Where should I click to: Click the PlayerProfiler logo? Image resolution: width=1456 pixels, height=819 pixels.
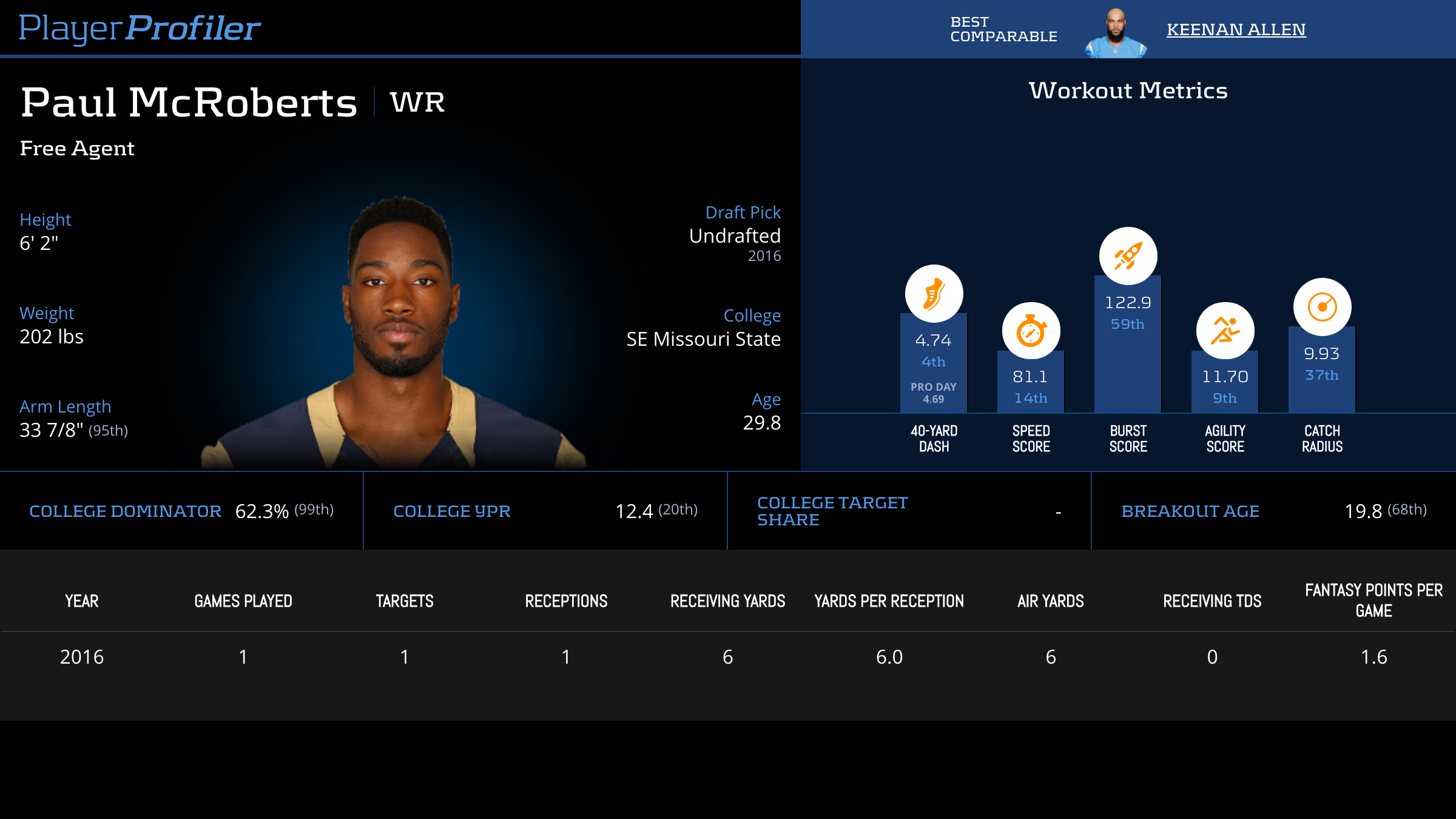point(140,28)
